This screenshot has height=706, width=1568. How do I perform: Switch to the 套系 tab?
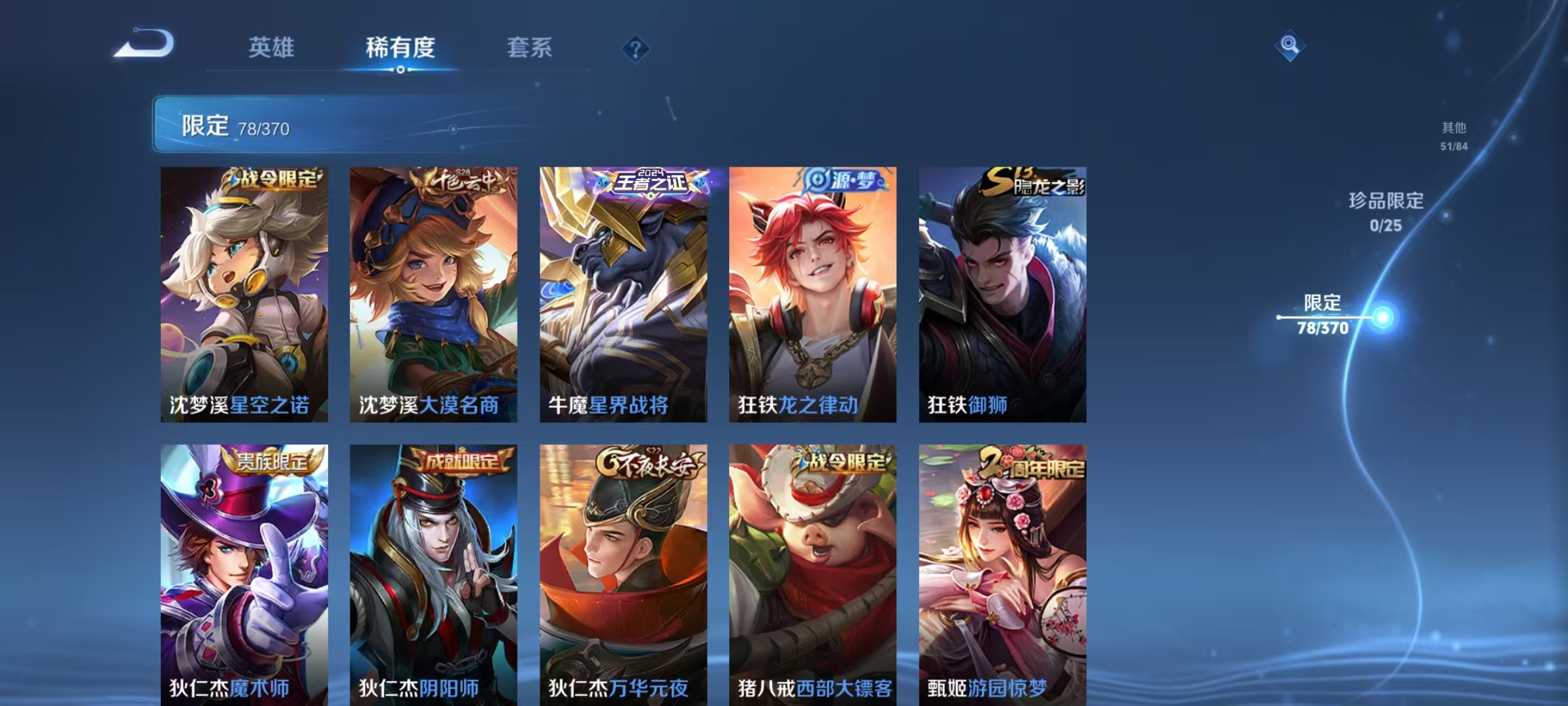tap(531, 47)
